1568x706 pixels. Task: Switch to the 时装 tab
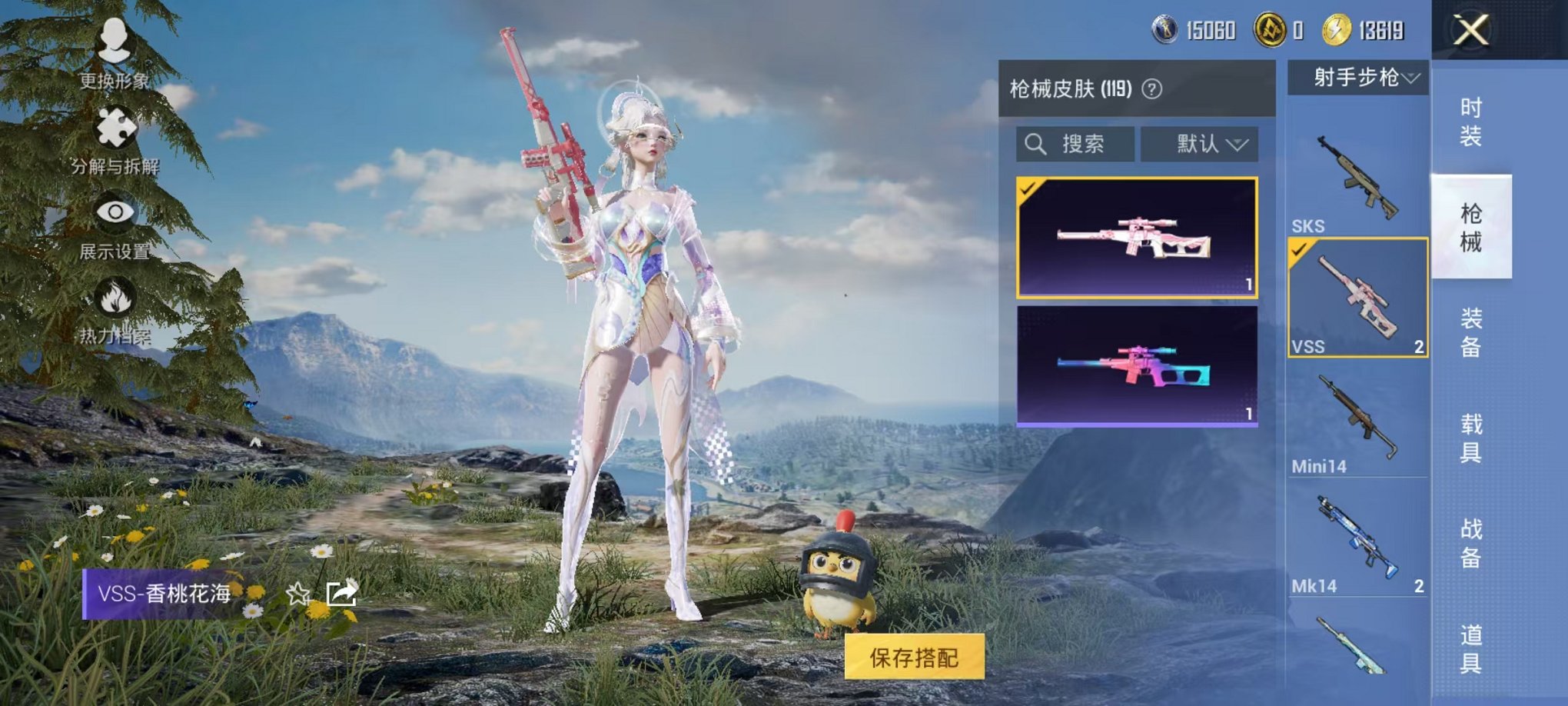pos(1470,120)
